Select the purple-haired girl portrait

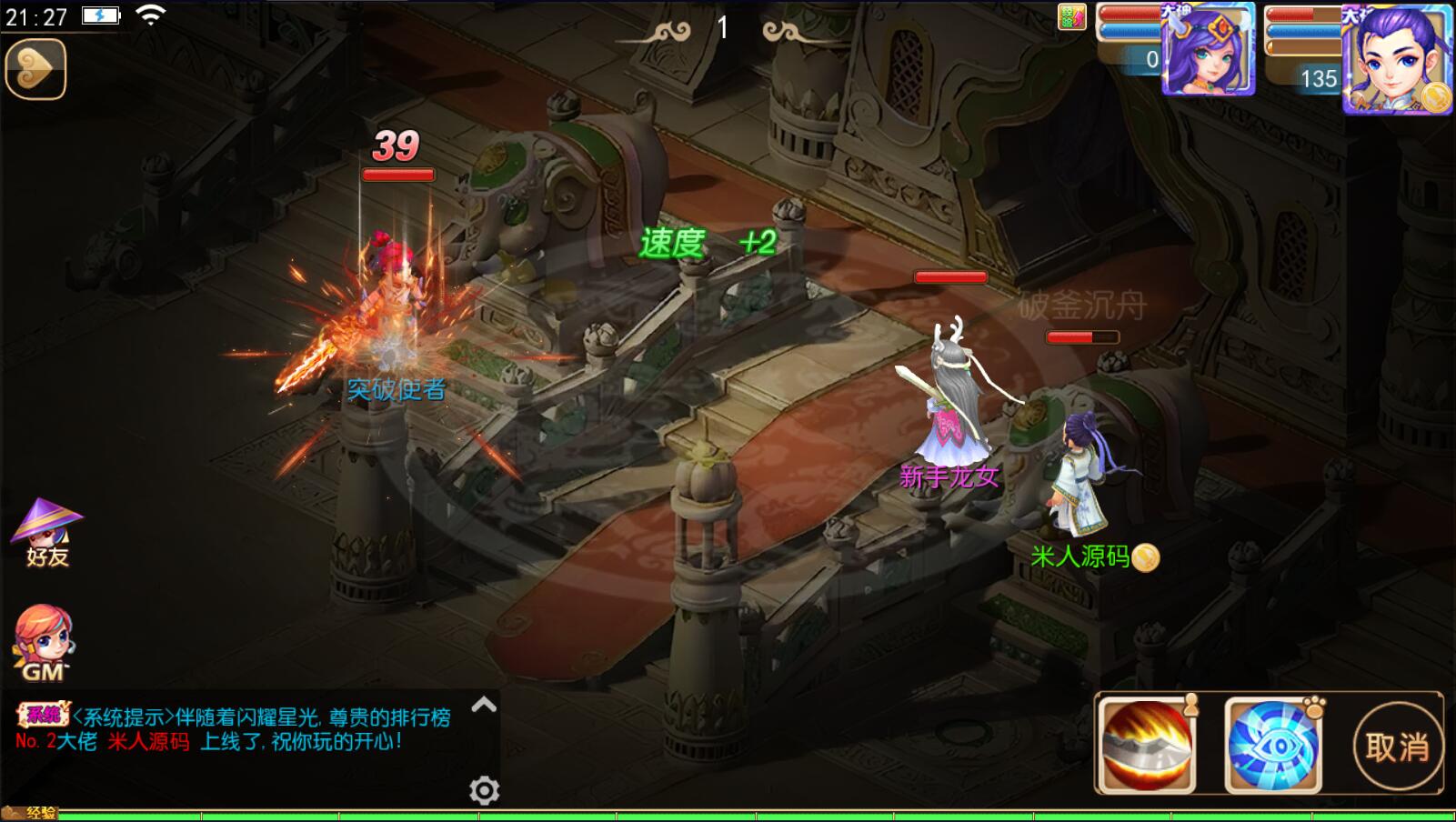[x=1210, y=50]
